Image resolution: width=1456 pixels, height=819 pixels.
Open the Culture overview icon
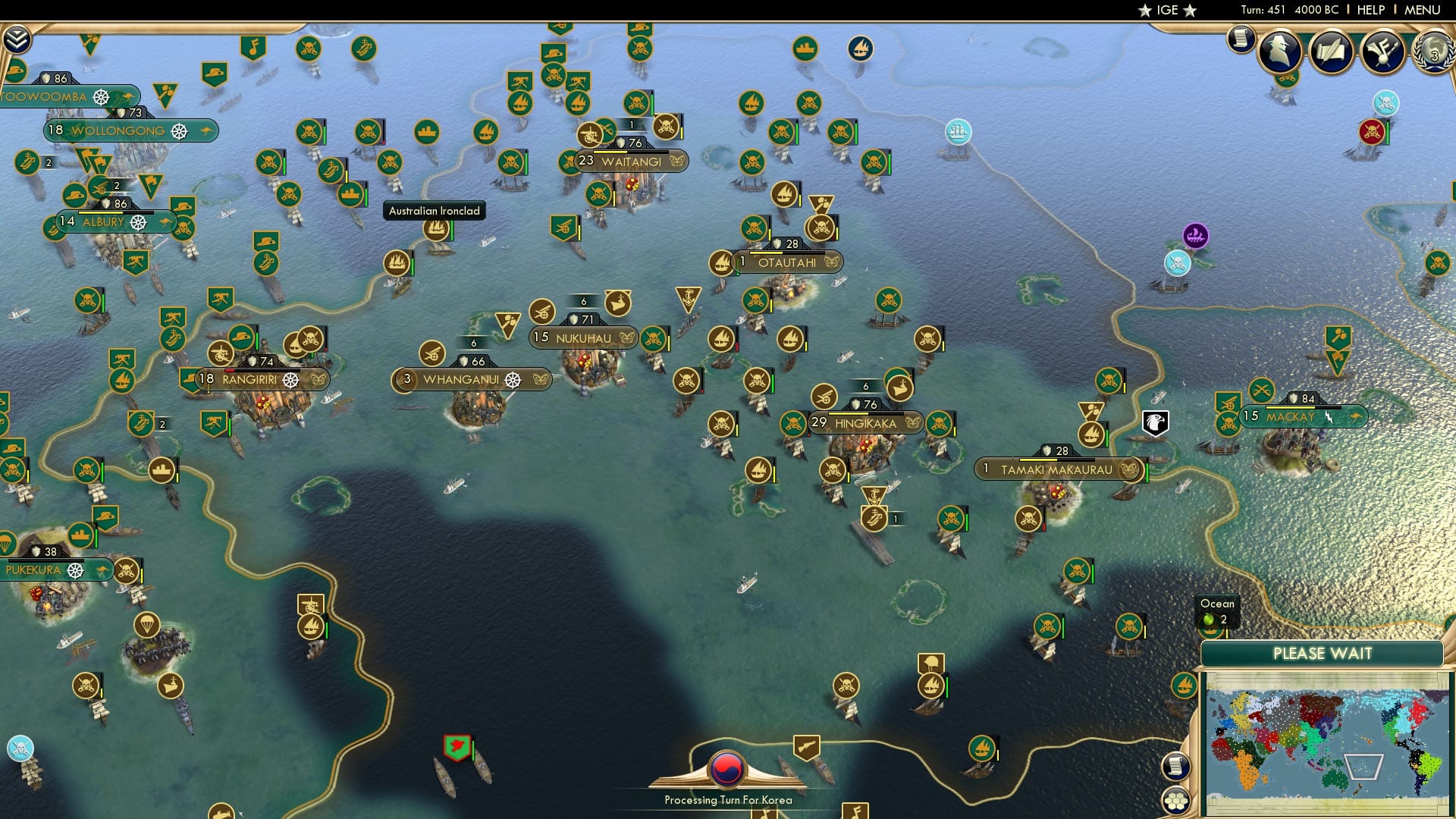point(1382,53)
